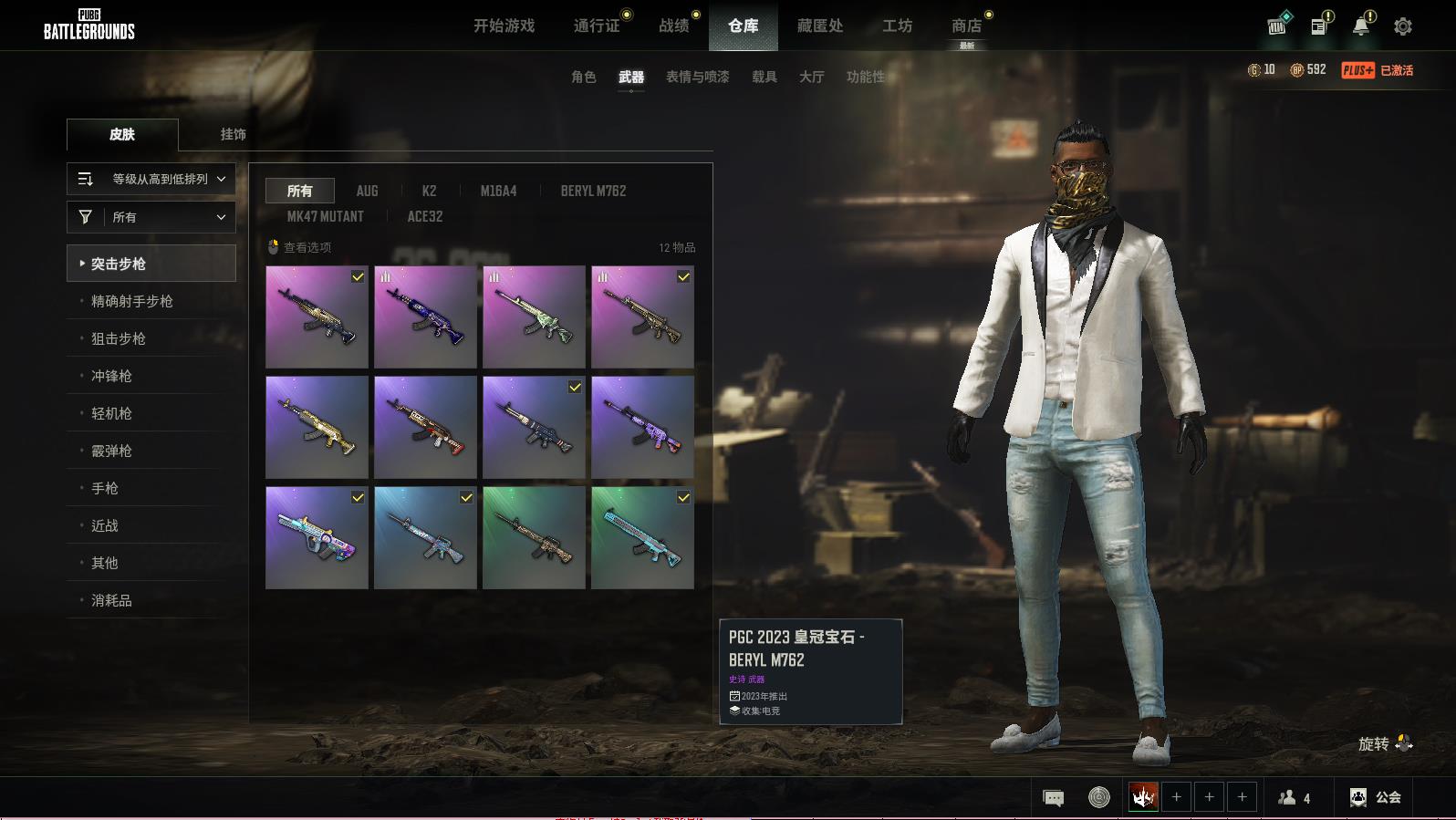Go to the 通行证 pass page
This screenshot has height=820, width=1456.
(597, 26)
